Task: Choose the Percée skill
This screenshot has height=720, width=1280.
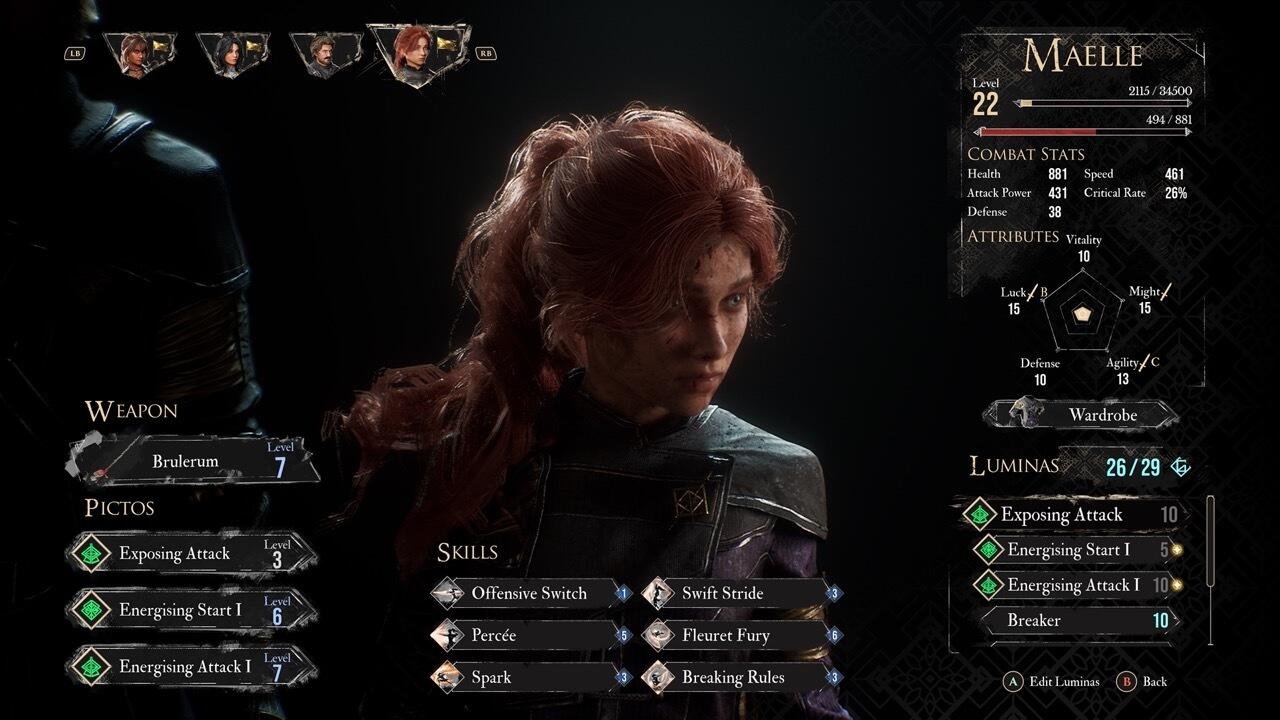Action: (530, 635)
